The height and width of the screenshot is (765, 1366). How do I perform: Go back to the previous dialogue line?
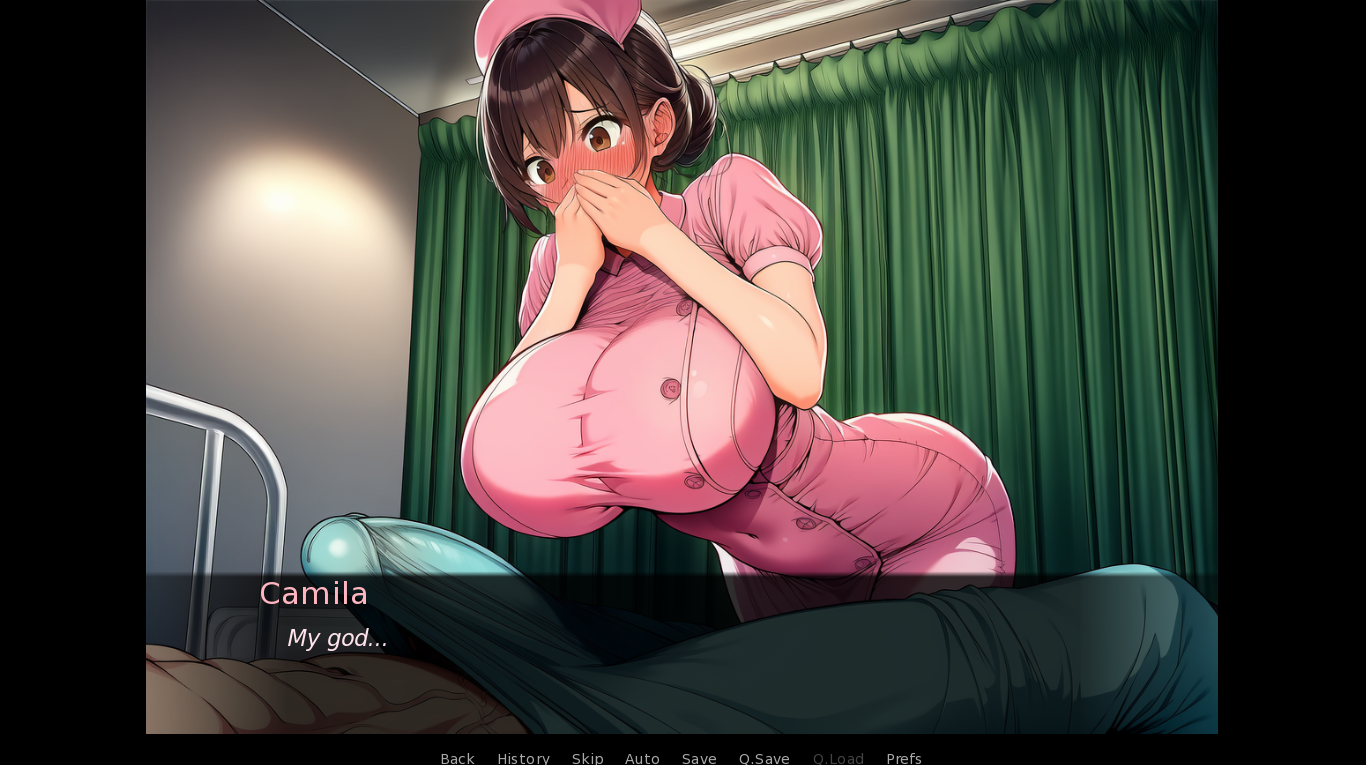(x=457, y=758)
